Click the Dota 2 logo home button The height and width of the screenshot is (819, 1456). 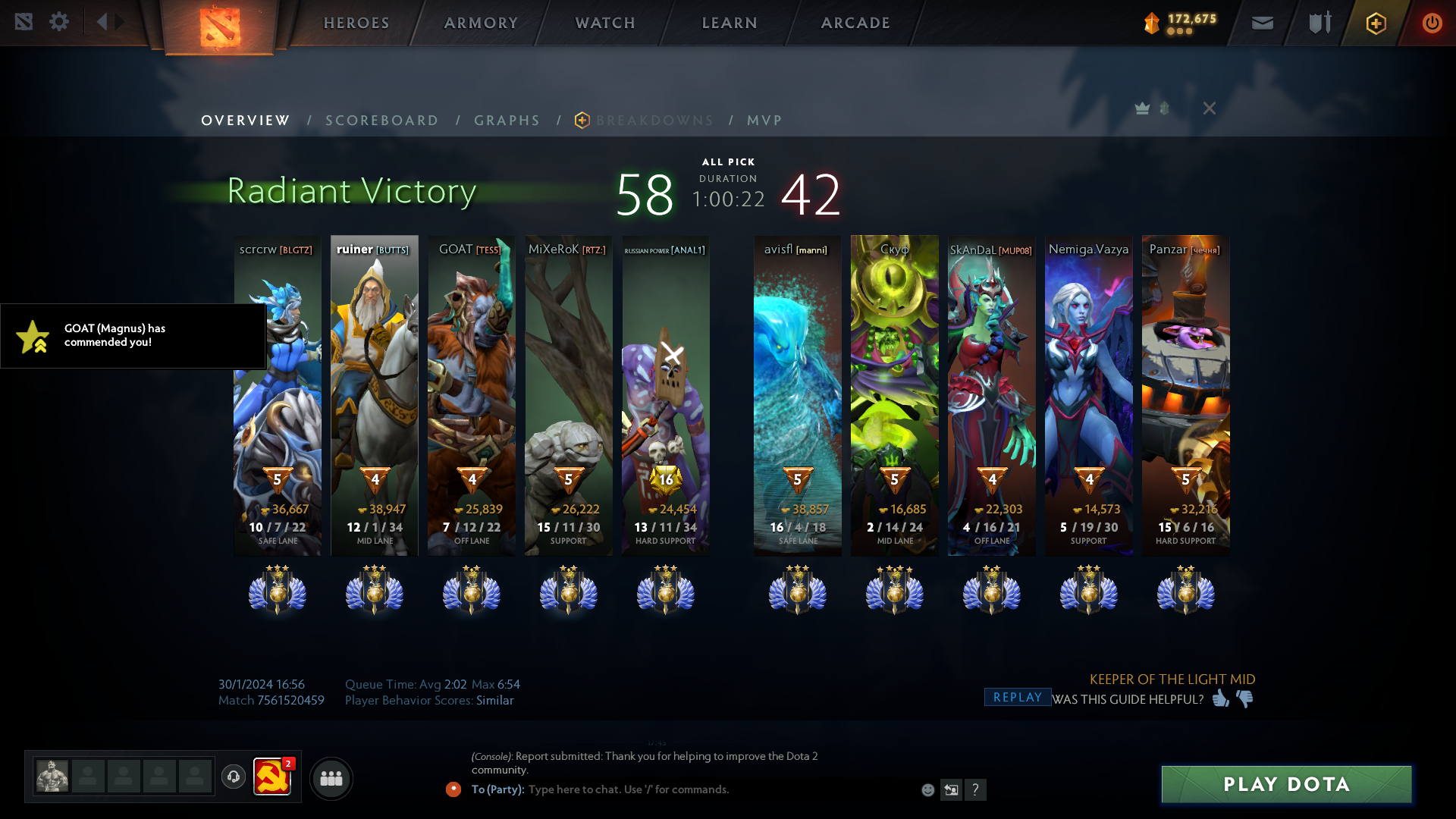220,27
